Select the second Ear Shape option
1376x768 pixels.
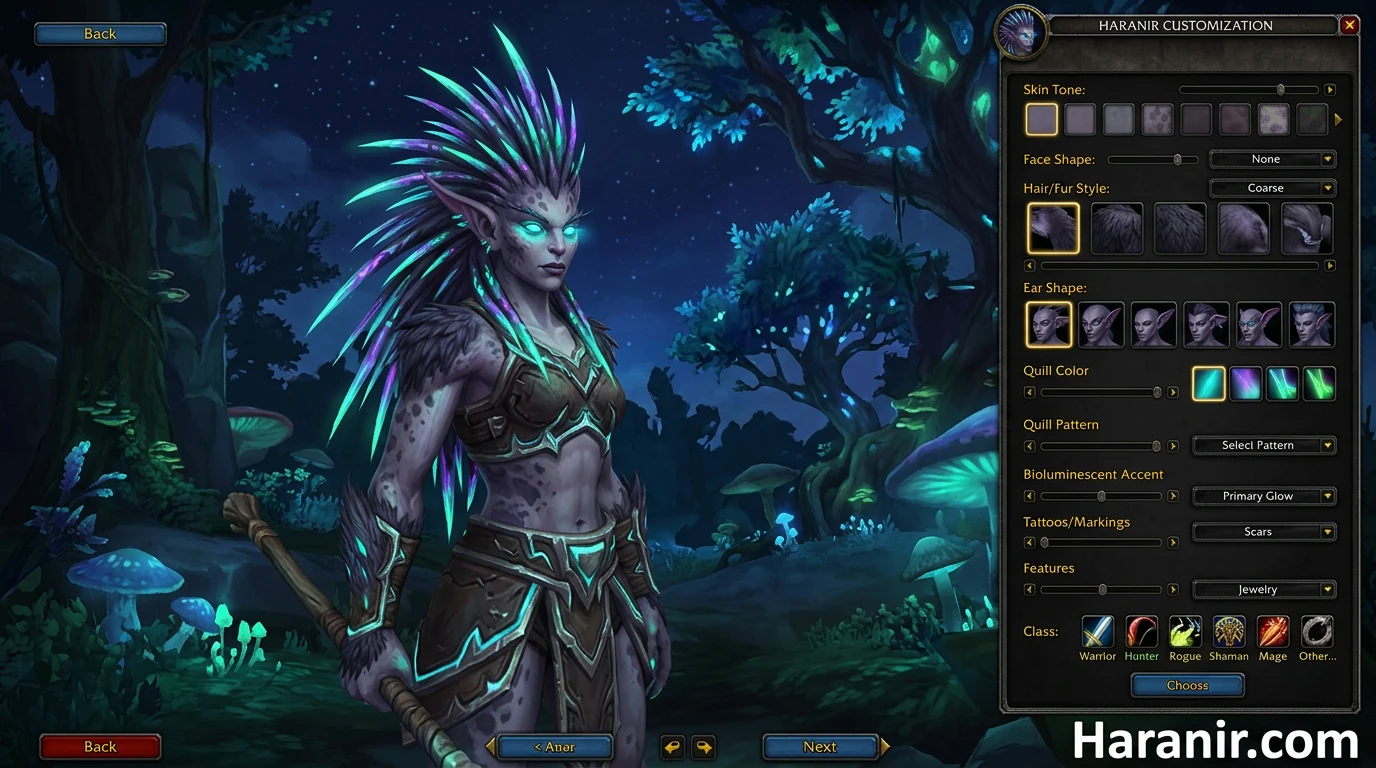tap(1101, 324)
